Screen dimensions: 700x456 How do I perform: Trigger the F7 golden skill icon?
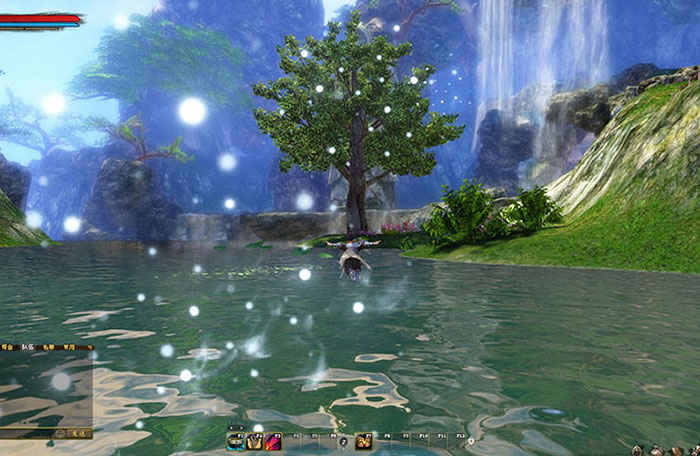click(x=363, y=441)
